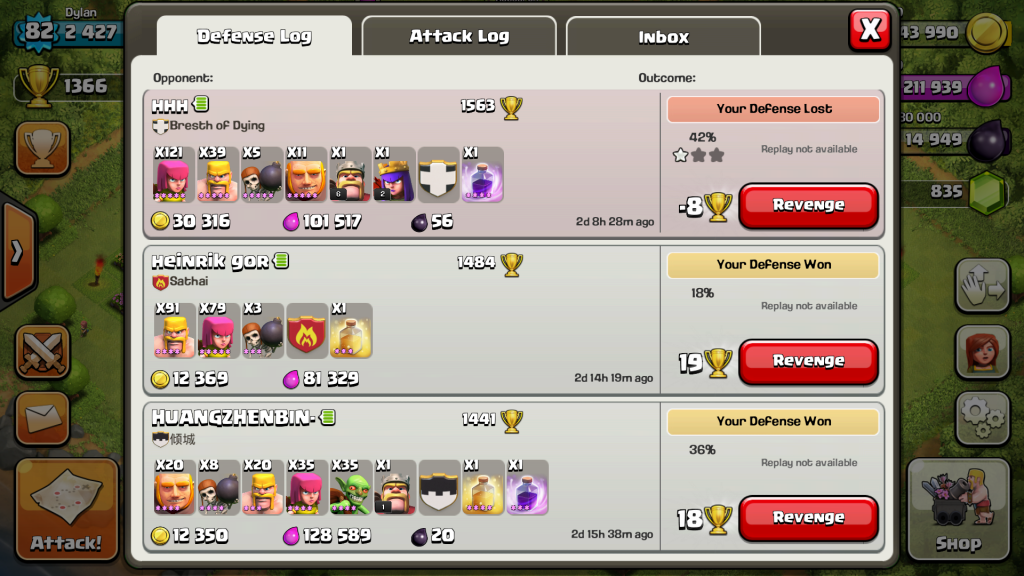Open the messages envelope icon
The height and width of the screenshot is (576, 1024).
click(x=42, y=417)
